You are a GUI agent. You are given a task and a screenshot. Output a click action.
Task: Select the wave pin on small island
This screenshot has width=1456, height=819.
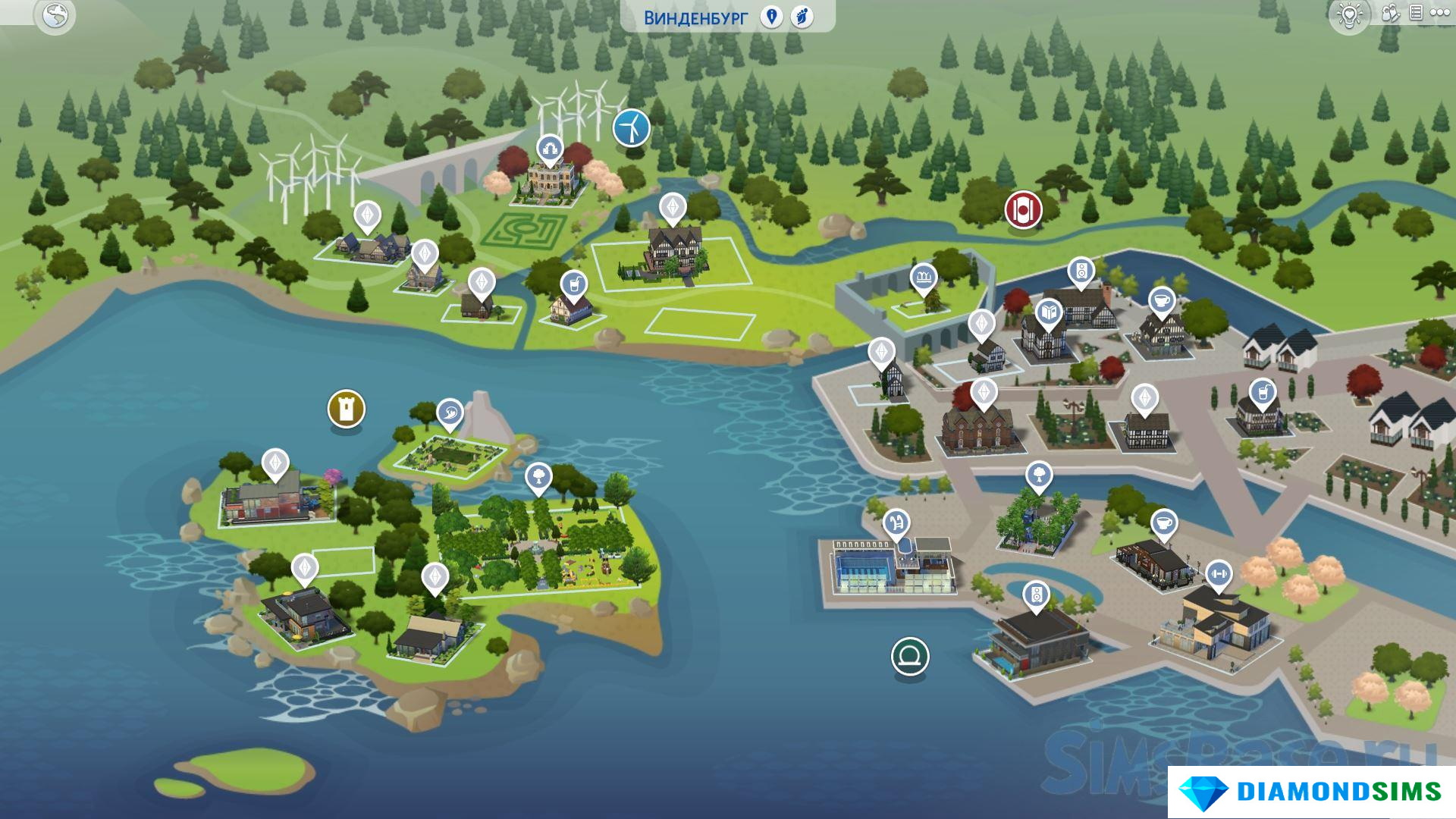pos(450,413)
